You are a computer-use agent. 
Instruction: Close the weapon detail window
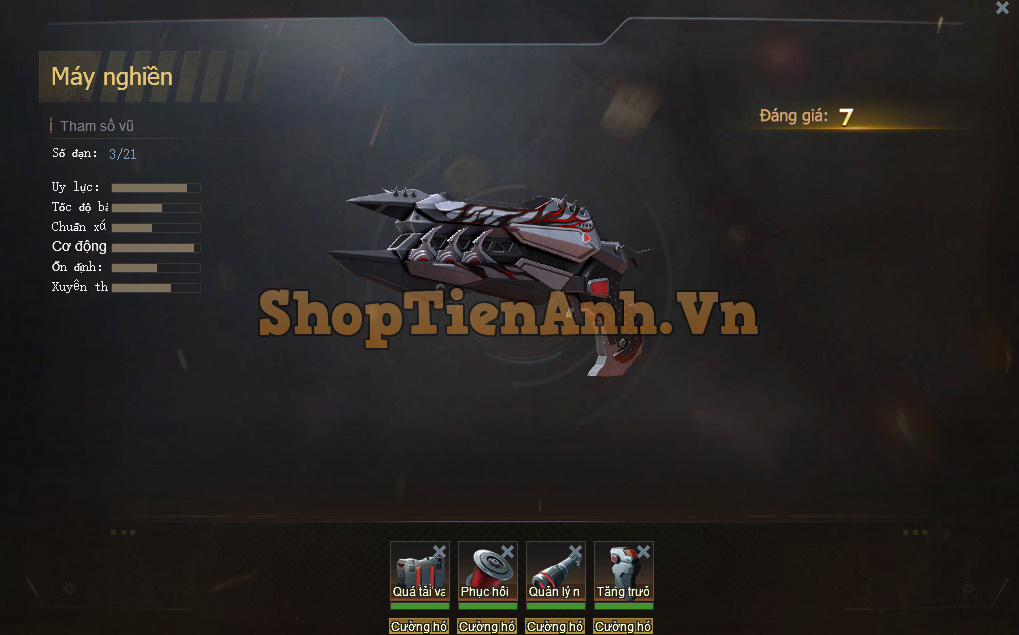point(1002,8)
